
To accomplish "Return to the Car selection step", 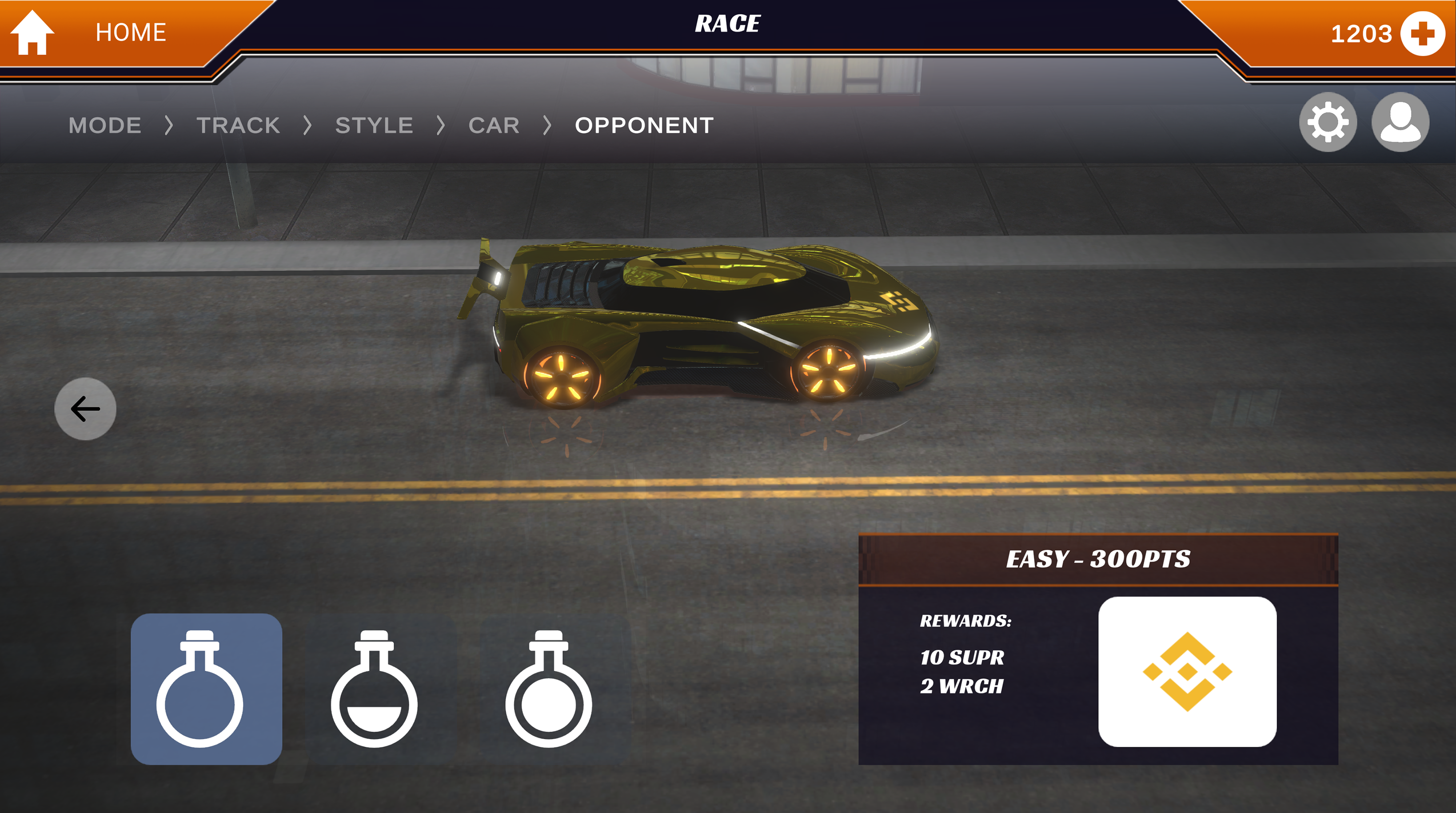I will [494, 125].
